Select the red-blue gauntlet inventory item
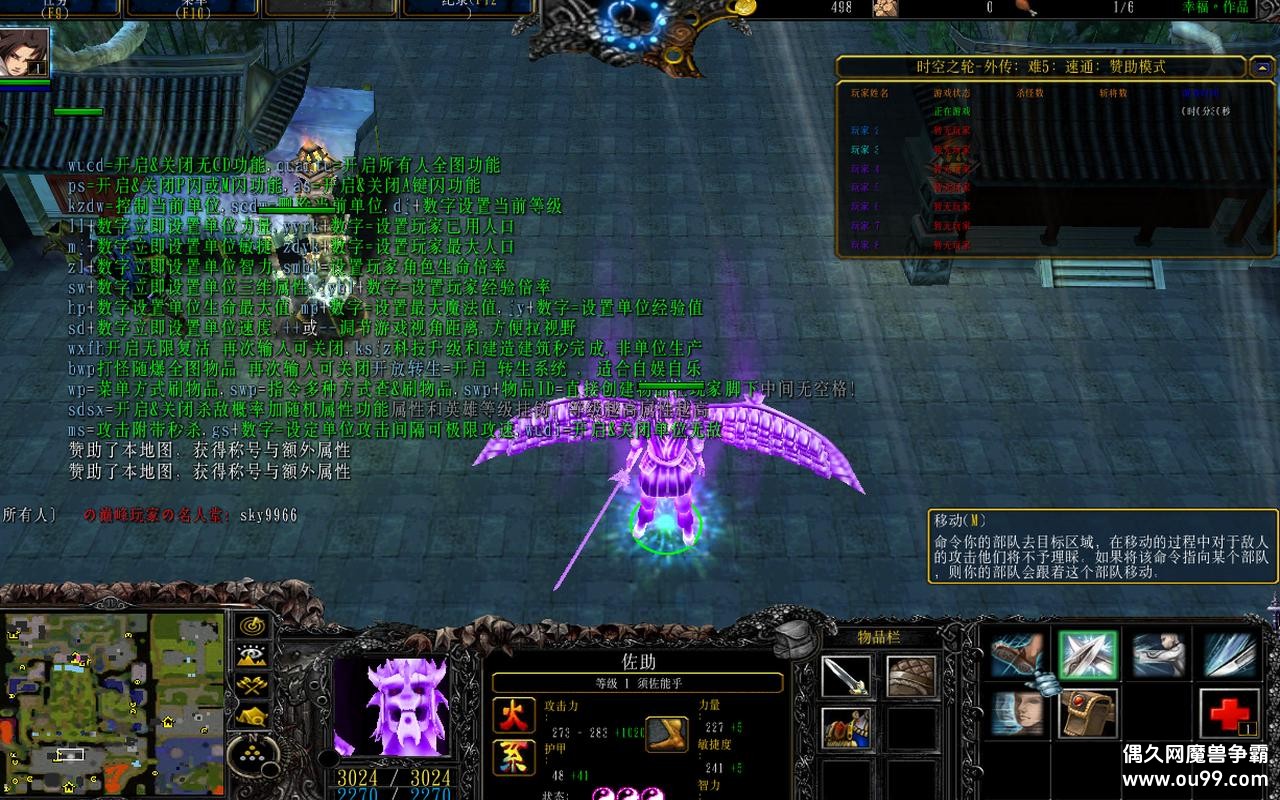Viewport: 1280px width, 800px height. point(846,727)
